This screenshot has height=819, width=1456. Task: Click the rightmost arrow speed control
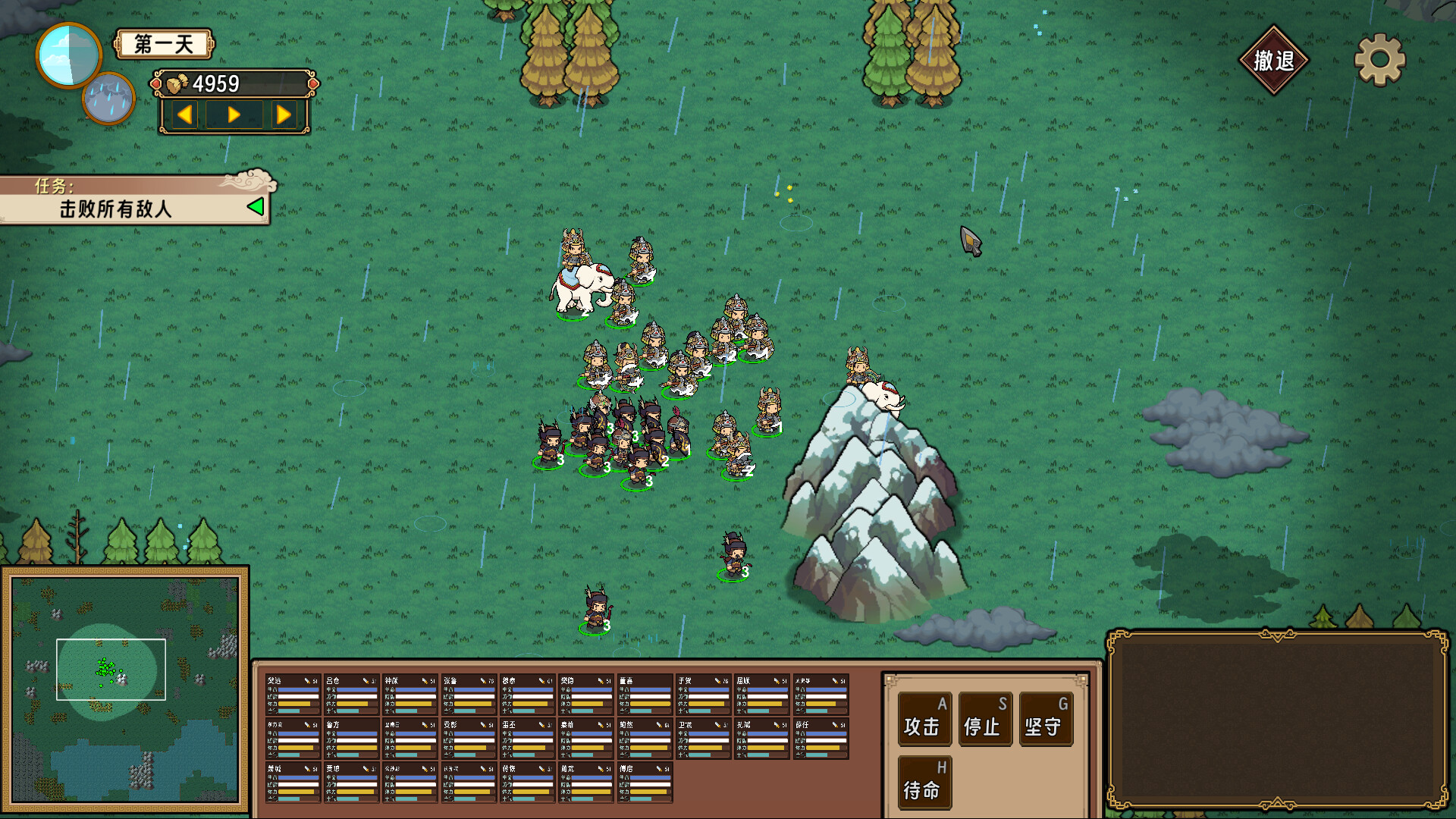coord(284,115)
